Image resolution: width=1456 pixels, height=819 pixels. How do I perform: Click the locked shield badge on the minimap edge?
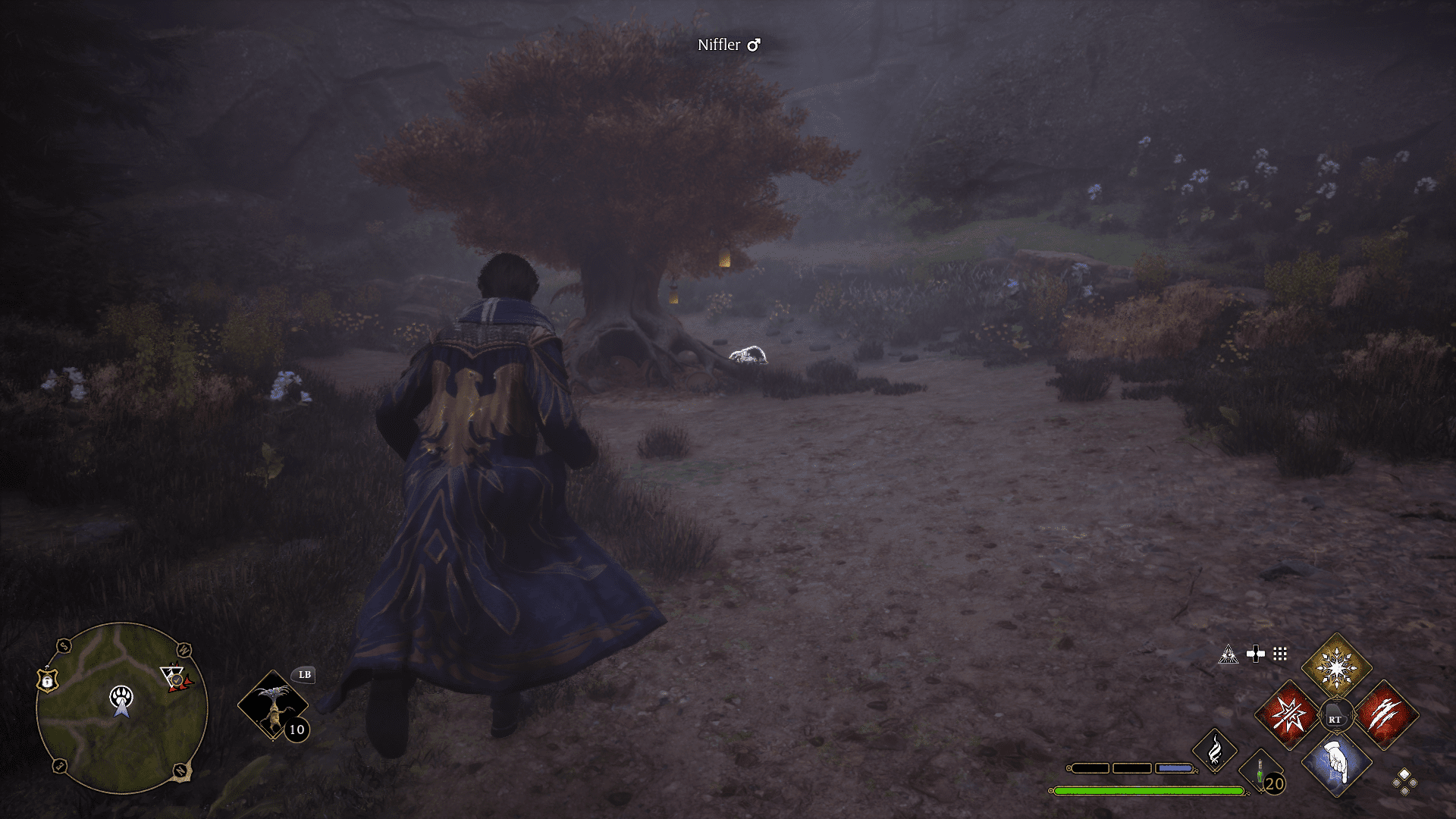47,681
